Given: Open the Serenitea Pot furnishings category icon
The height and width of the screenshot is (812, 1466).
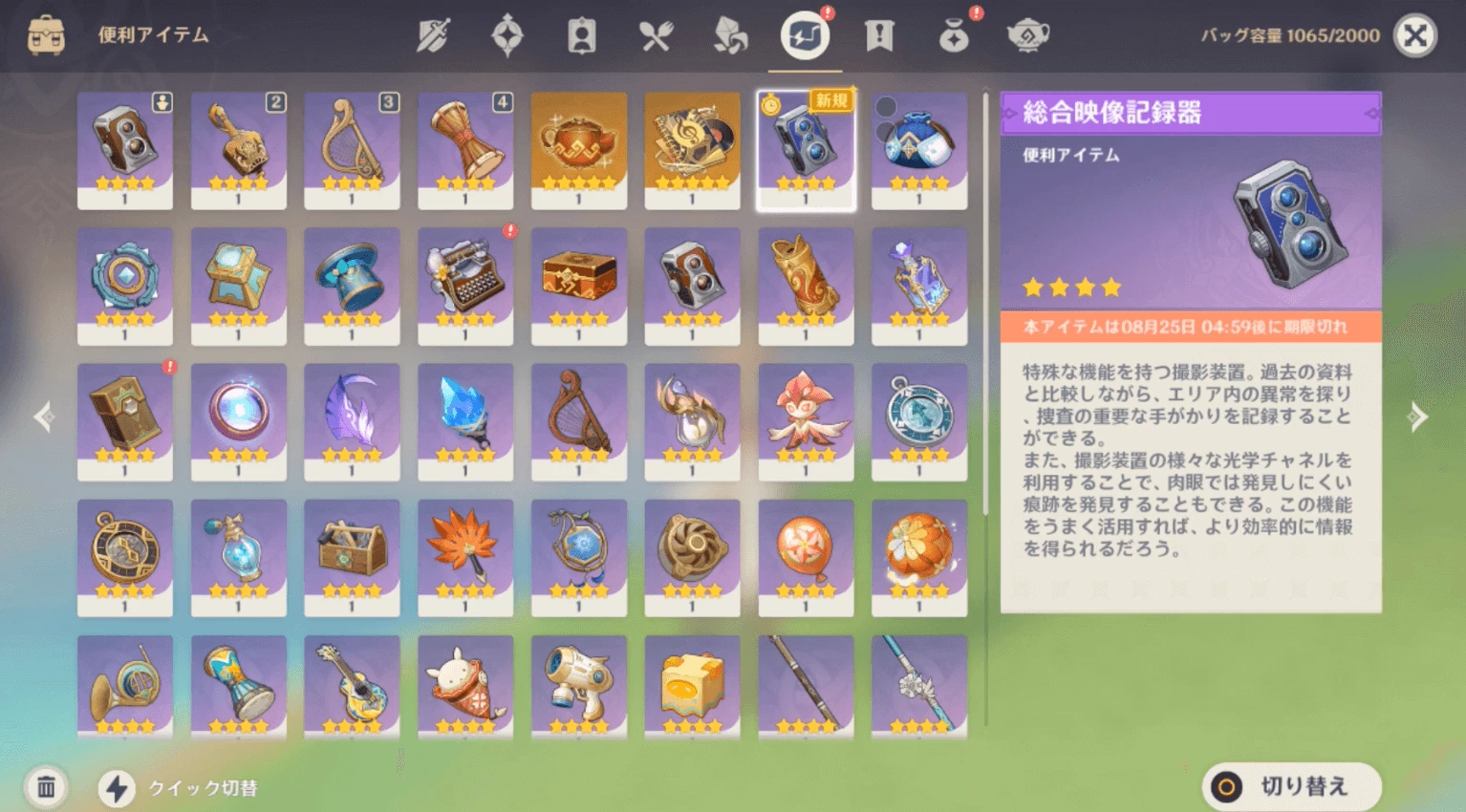Looking at the screenshot, I should pyautogui.click(x=1028, y=38).
